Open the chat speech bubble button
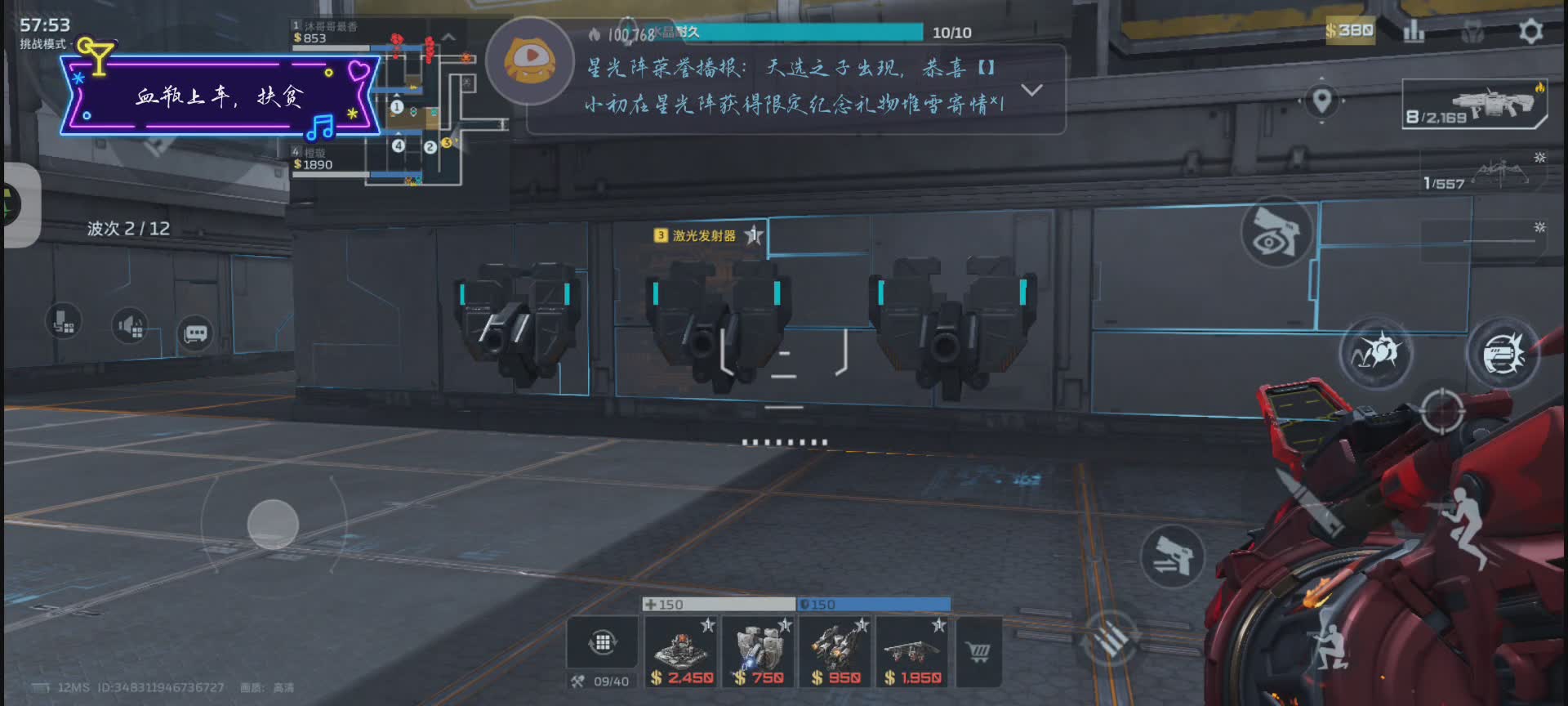1568x706 pixels. [195, 333]
